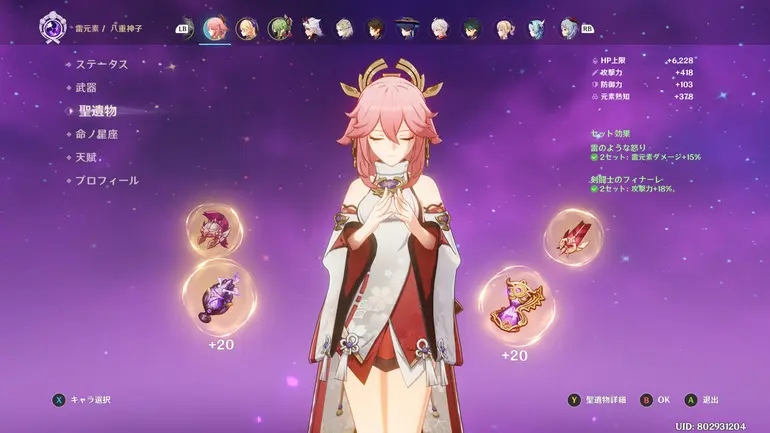Open the ステータス menu entry

coord(101,64)
